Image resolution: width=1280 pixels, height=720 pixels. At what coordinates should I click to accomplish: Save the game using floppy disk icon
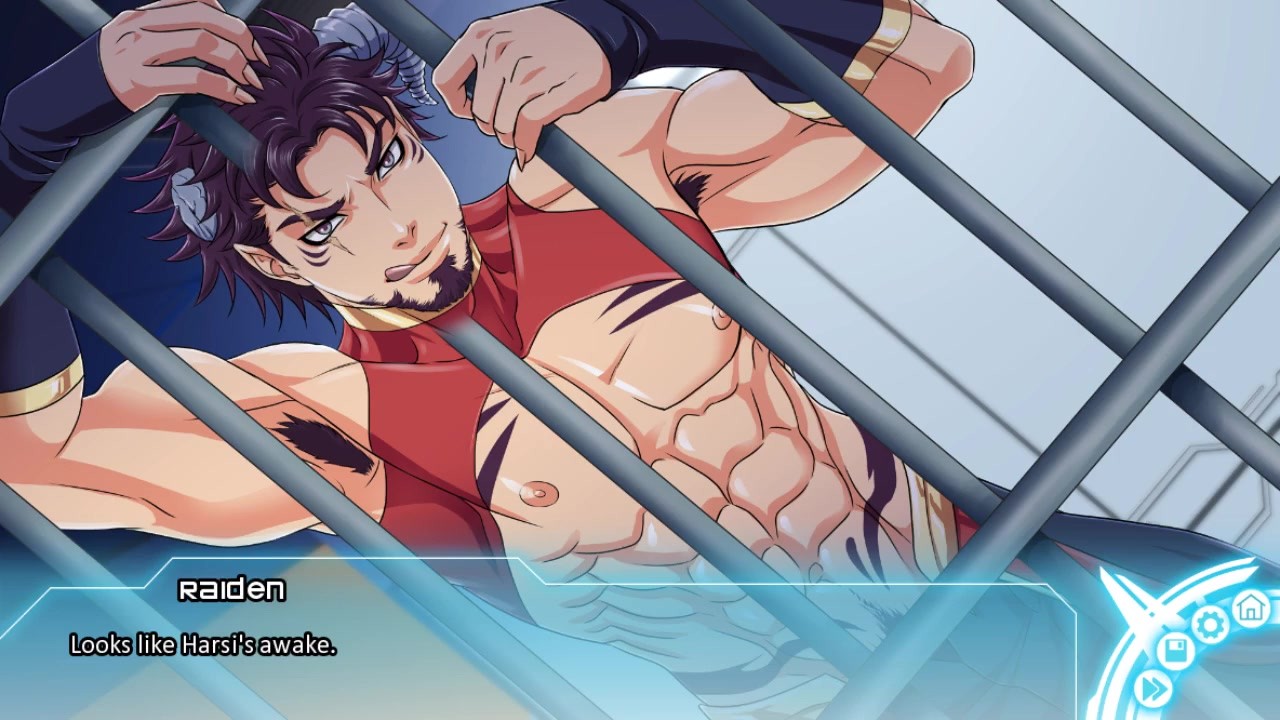(x=1176, y=653)
